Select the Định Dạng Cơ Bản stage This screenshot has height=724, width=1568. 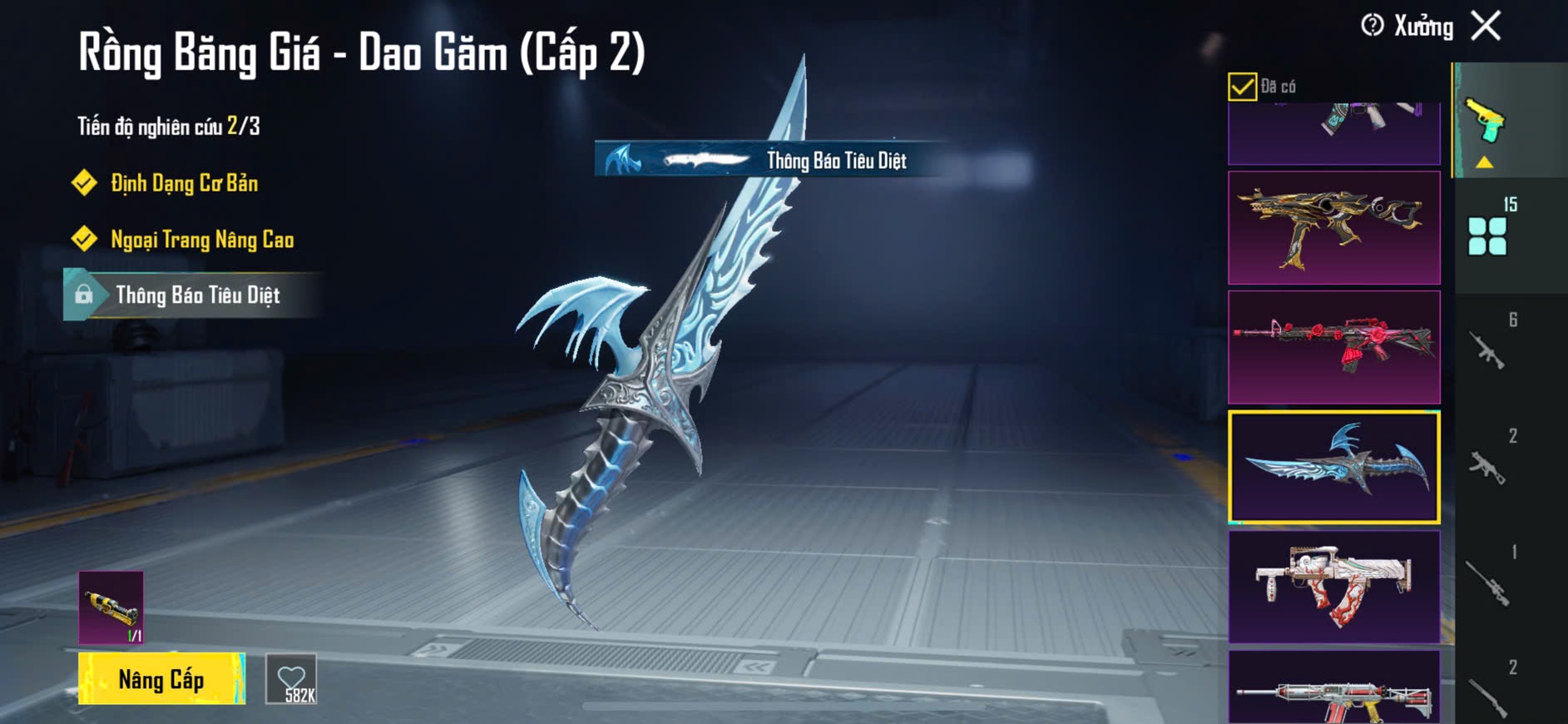[184, 183]
